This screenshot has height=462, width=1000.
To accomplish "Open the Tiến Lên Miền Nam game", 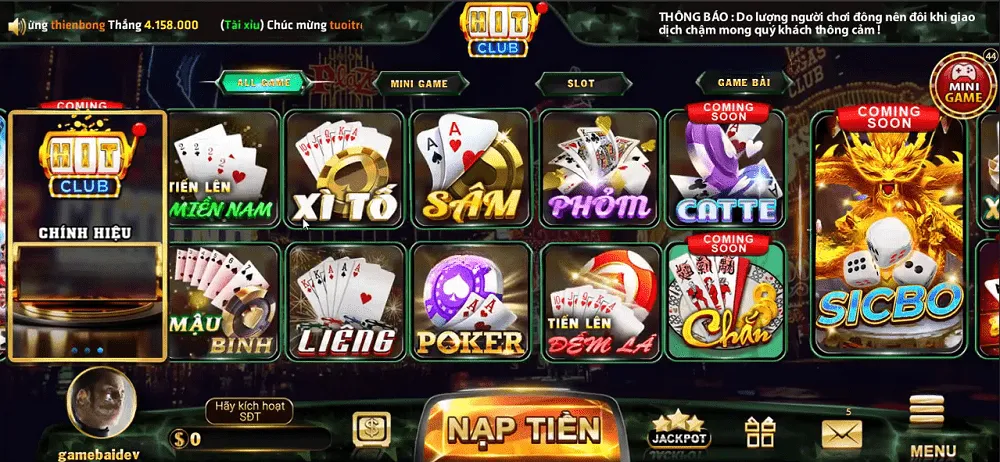I will coord(223,170).
